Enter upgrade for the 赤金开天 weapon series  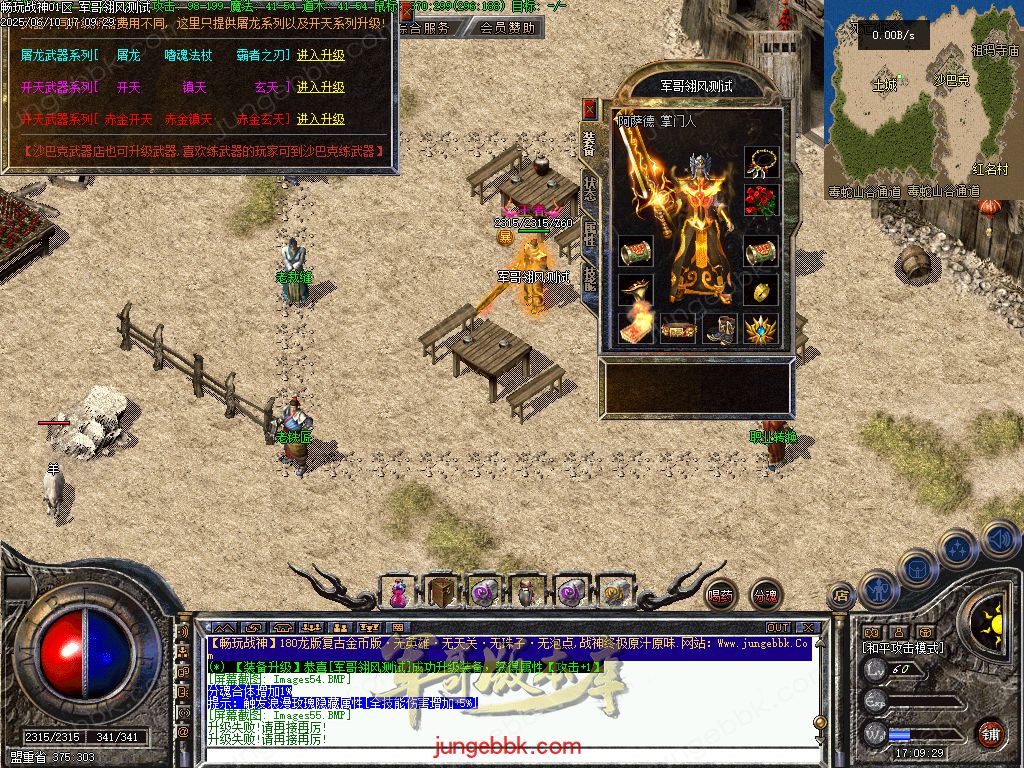click(x=320, y=119)
